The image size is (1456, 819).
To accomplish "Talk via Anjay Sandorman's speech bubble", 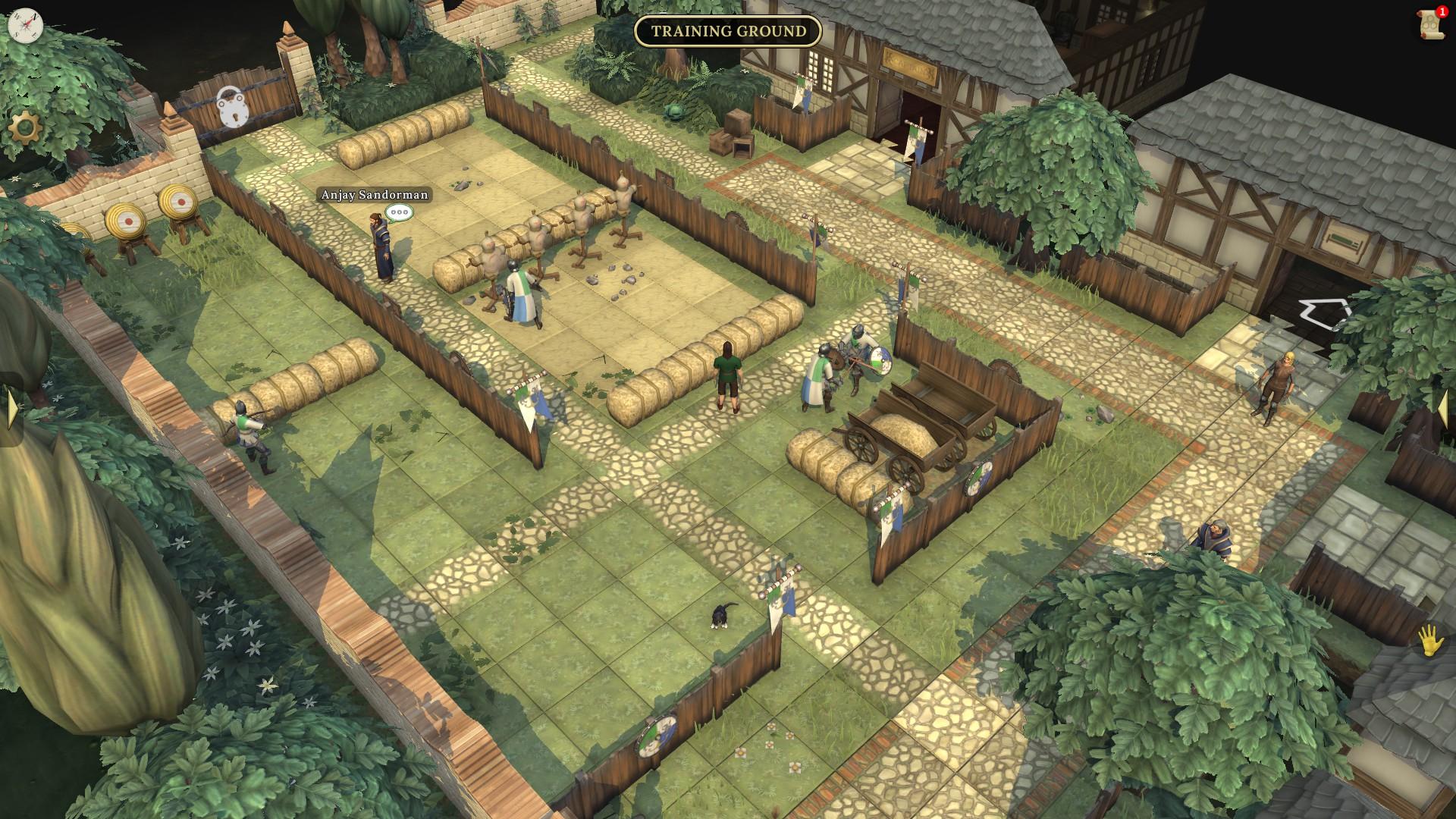I will coord(399,213).
